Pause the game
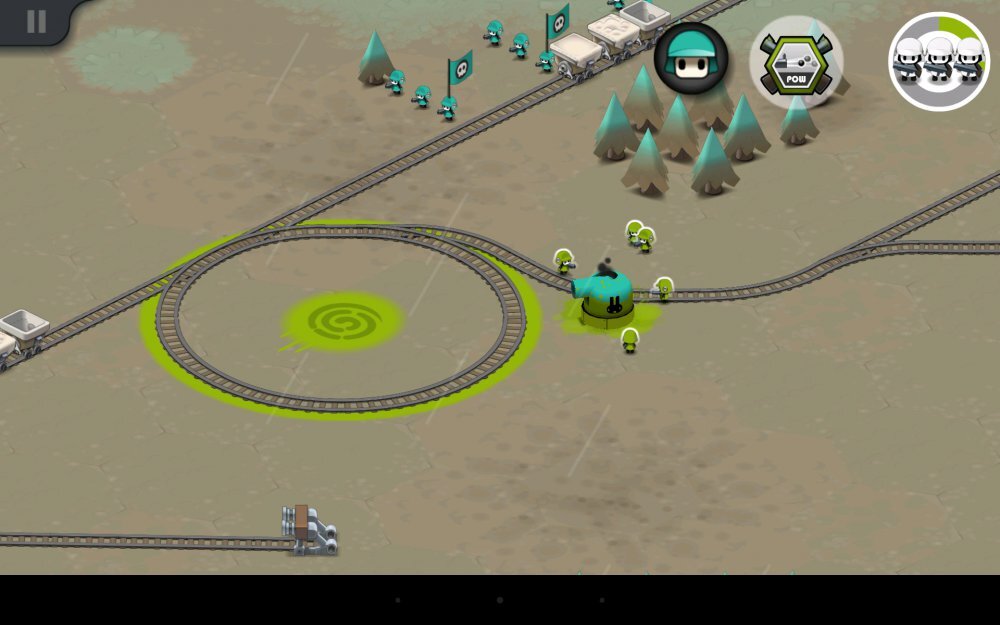This screenshot has width=1000, height=625. pyautogui.click(x=36, y=21)
